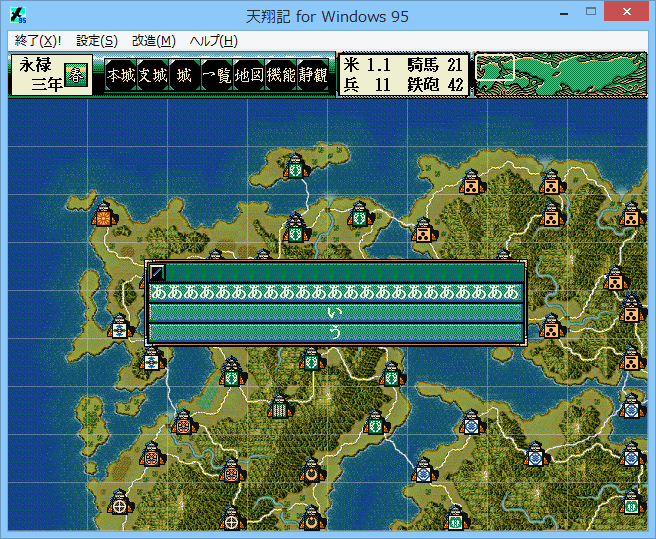Show the 地図 map button

point(248,75)
